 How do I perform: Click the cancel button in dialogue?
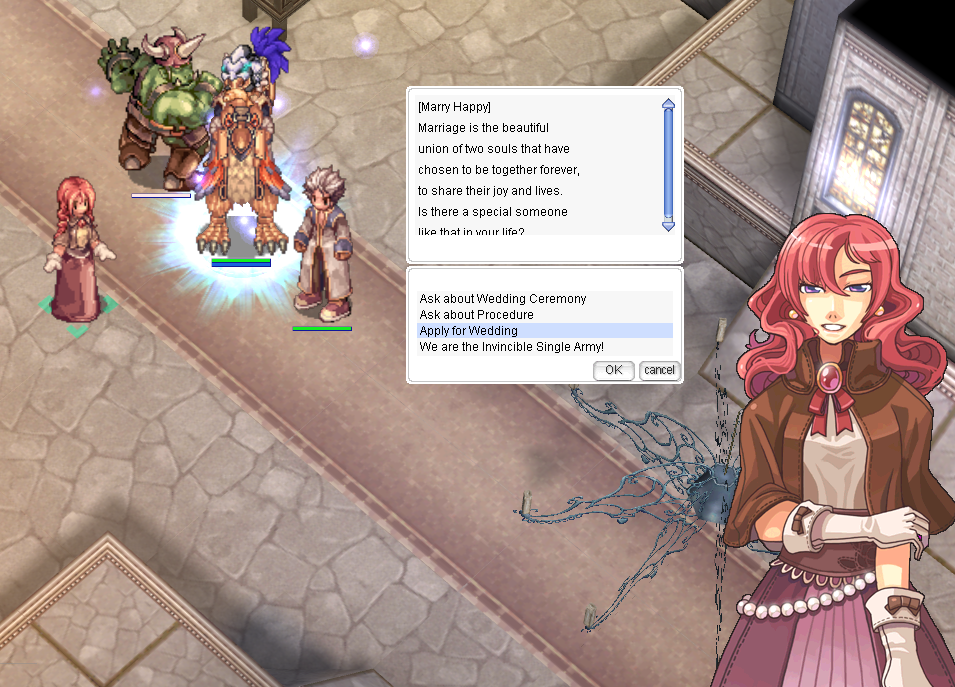pyautogui.click(x=659, y=370)
